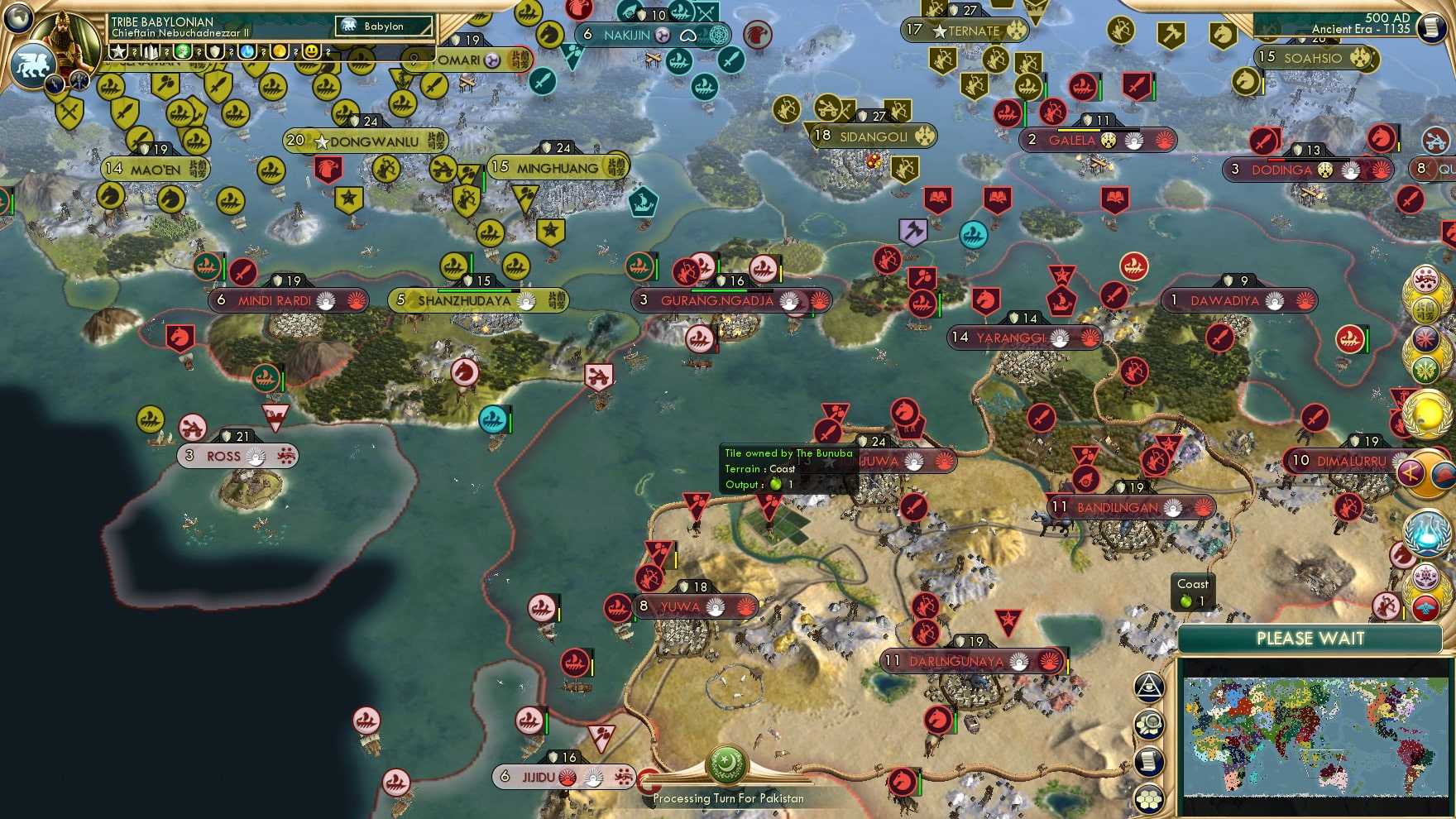Open the scroll notification log icon
Image resolution: width=1456 pixels, height=819 pixels.
coord(1148,760)
